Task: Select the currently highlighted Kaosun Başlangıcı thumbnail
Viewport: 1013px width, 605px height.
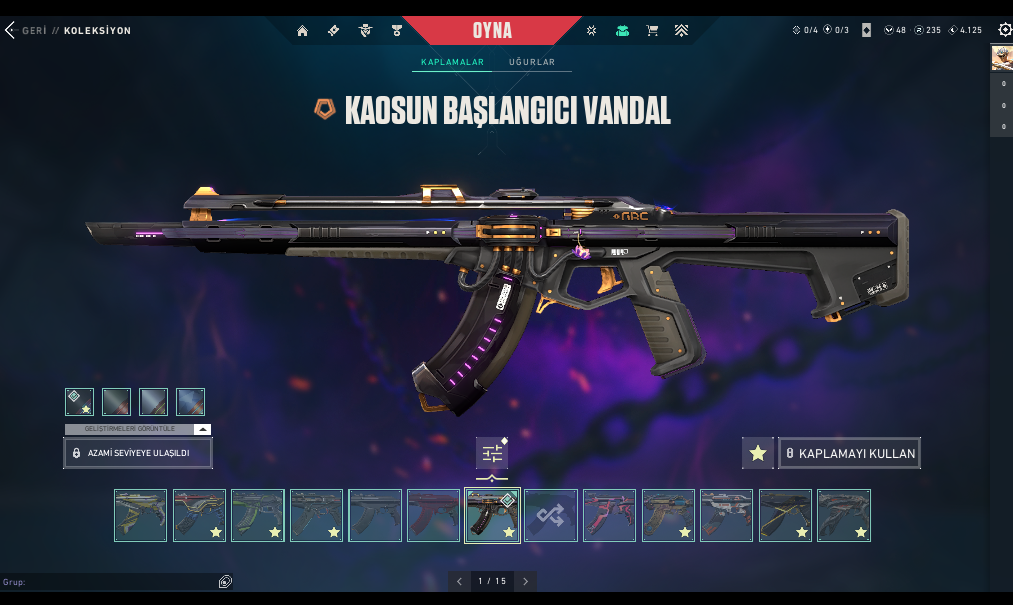Action: 492,516
